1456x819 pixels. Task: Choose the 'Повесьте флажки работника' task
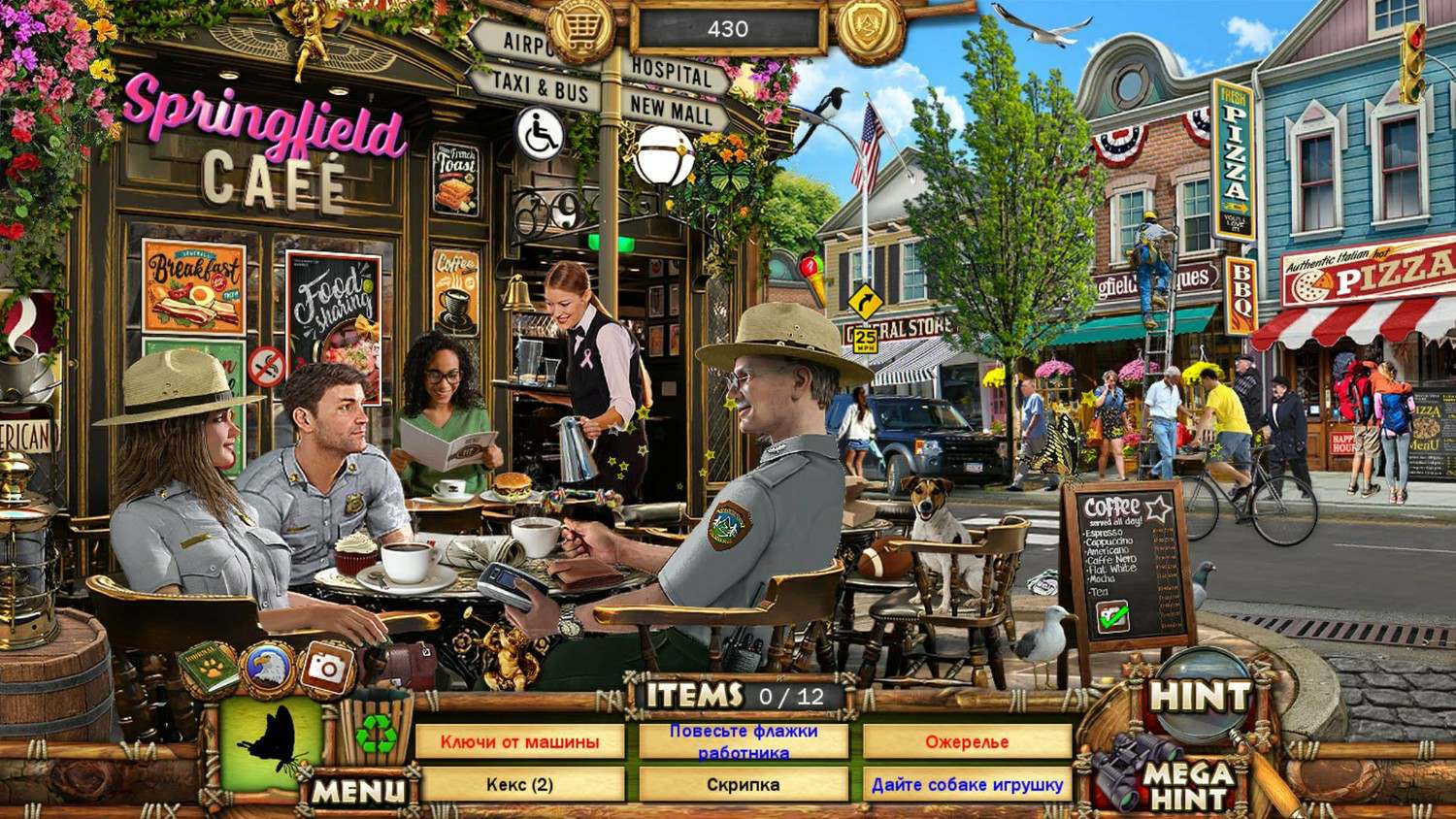tap(744, 742)
